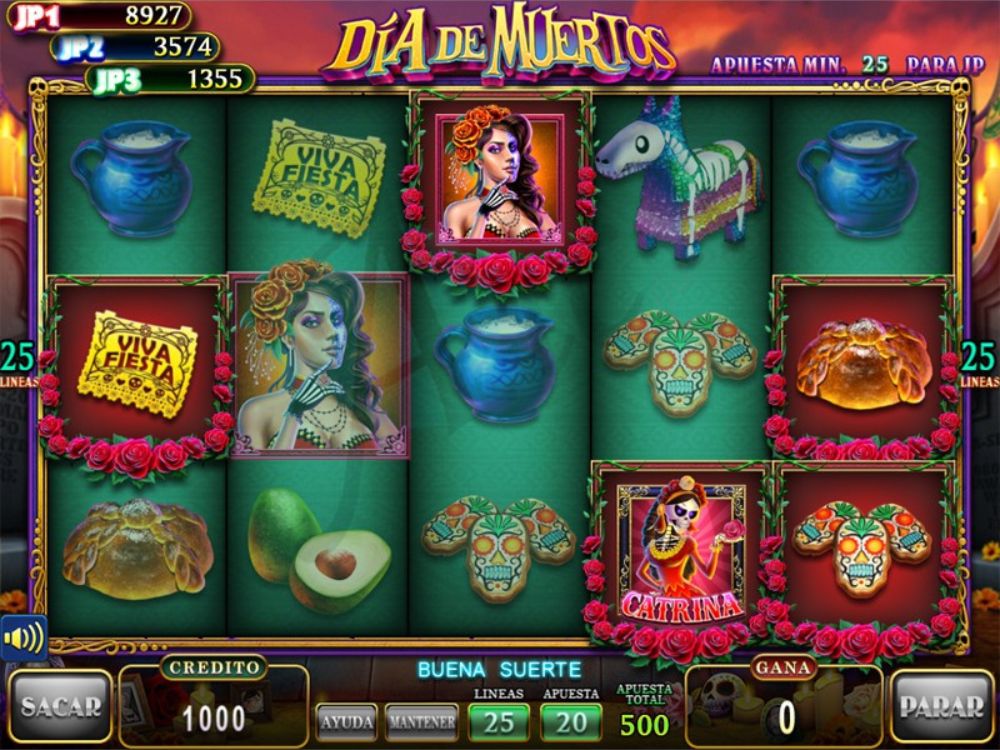1000x750 pixels.
Task: Adjust the APUESTA bet of 20
Action: [x=571, y=721]
